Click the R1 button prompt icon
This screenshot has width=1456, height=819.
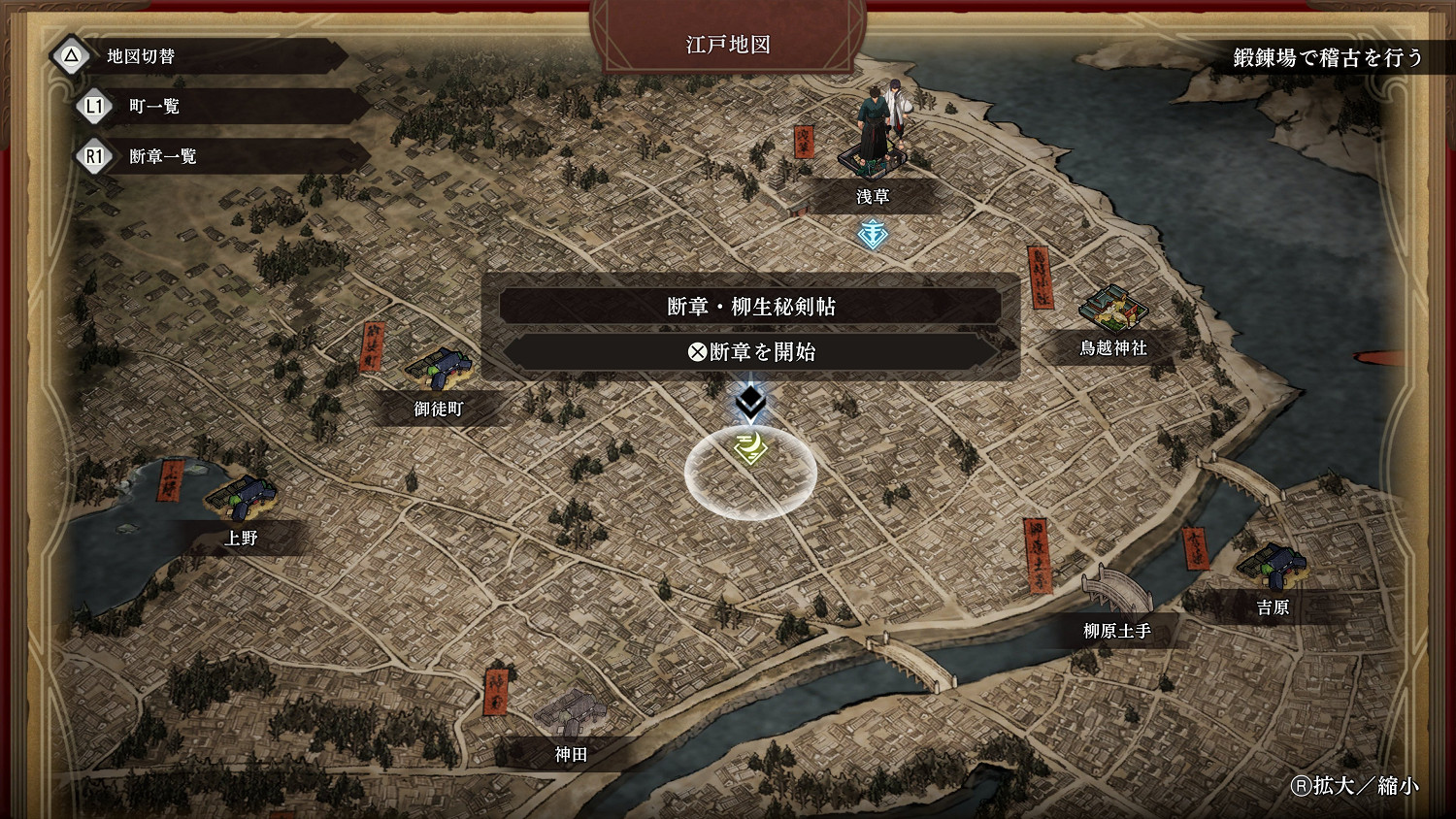click(93, 156)
